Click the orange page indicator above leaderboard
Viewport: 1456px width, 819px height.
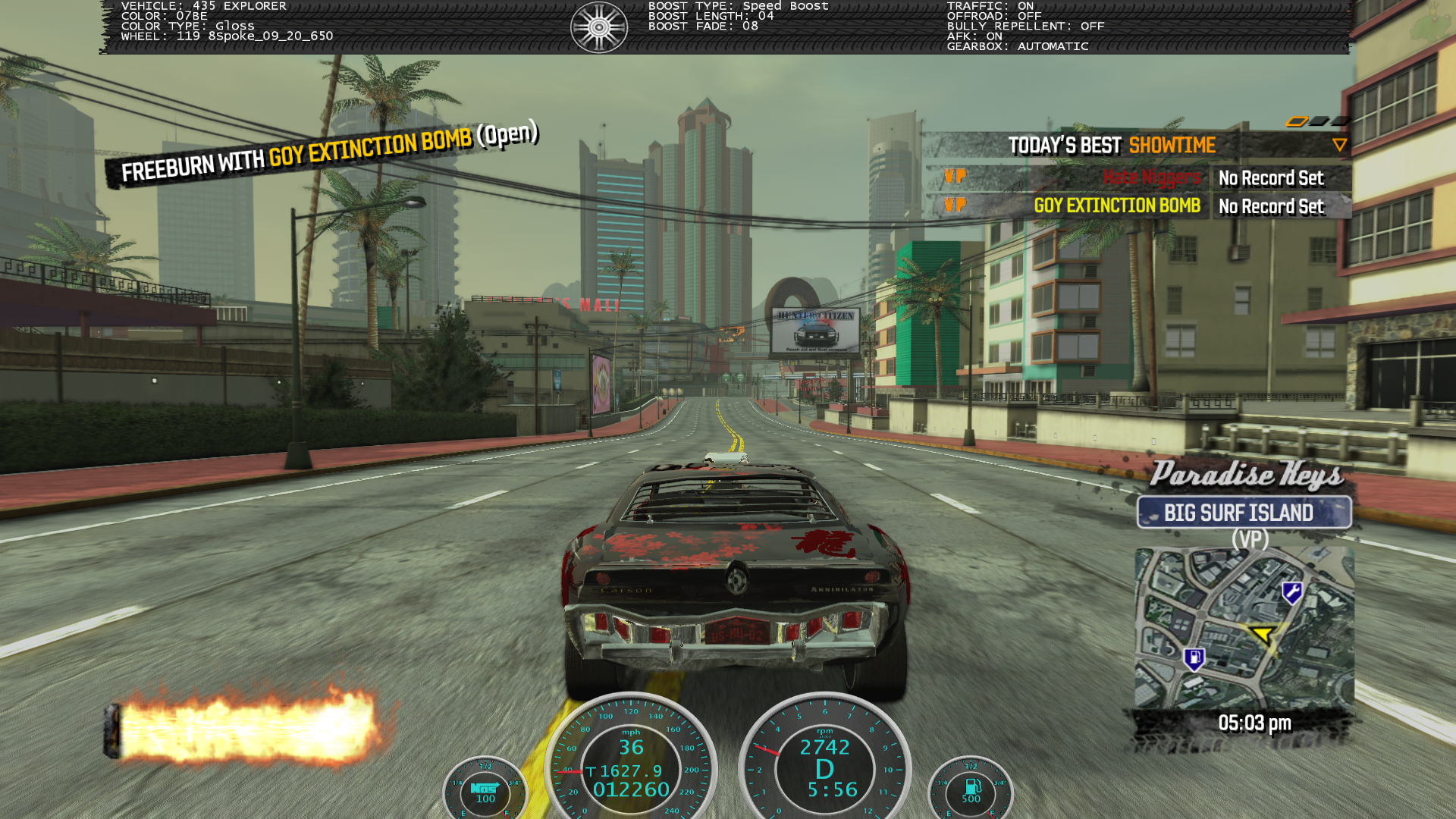pyautogui.click(x=1297, y=121)
